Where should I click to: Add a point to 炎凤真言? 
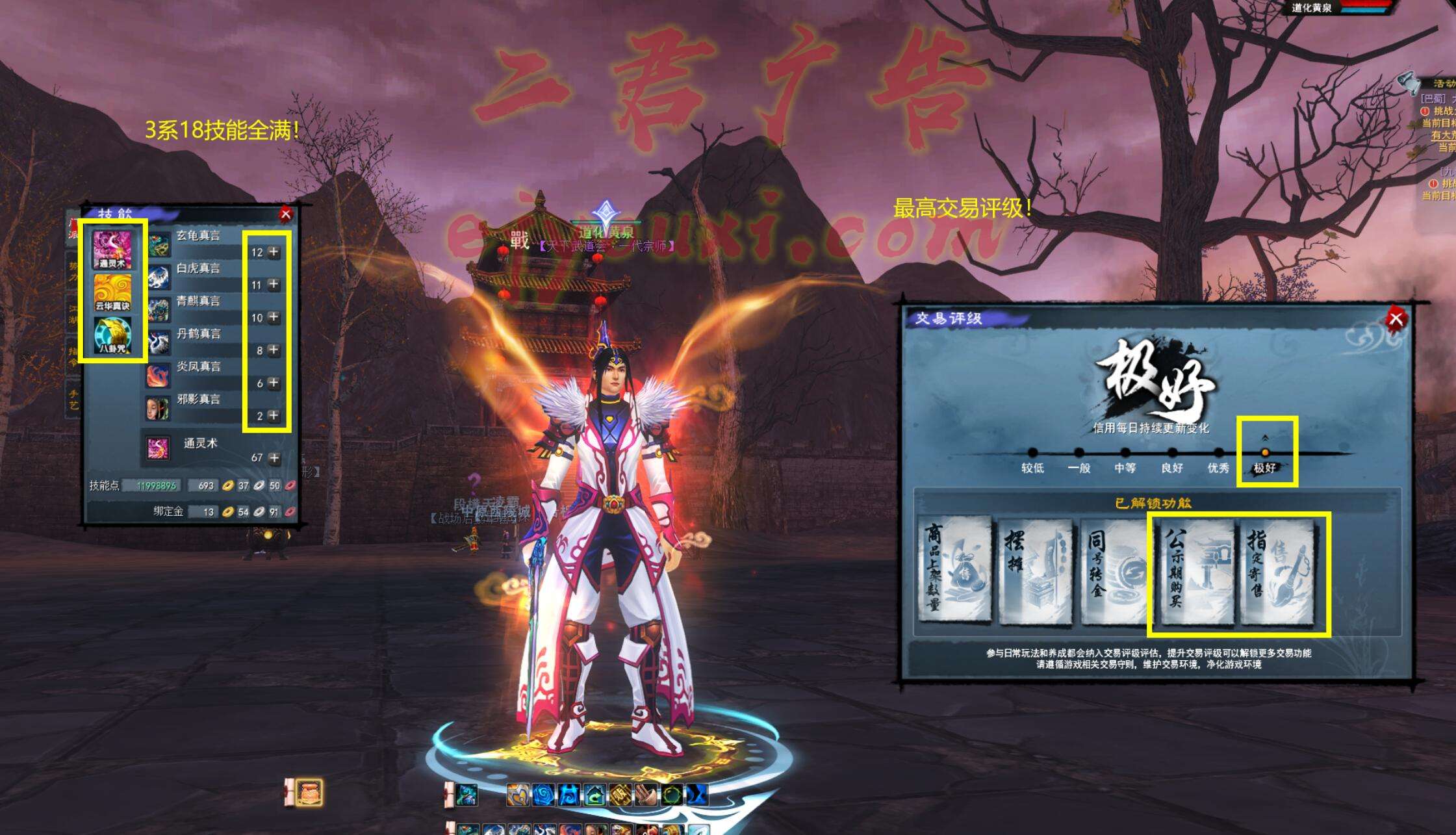pyautogui.click(x=274, y=383)
